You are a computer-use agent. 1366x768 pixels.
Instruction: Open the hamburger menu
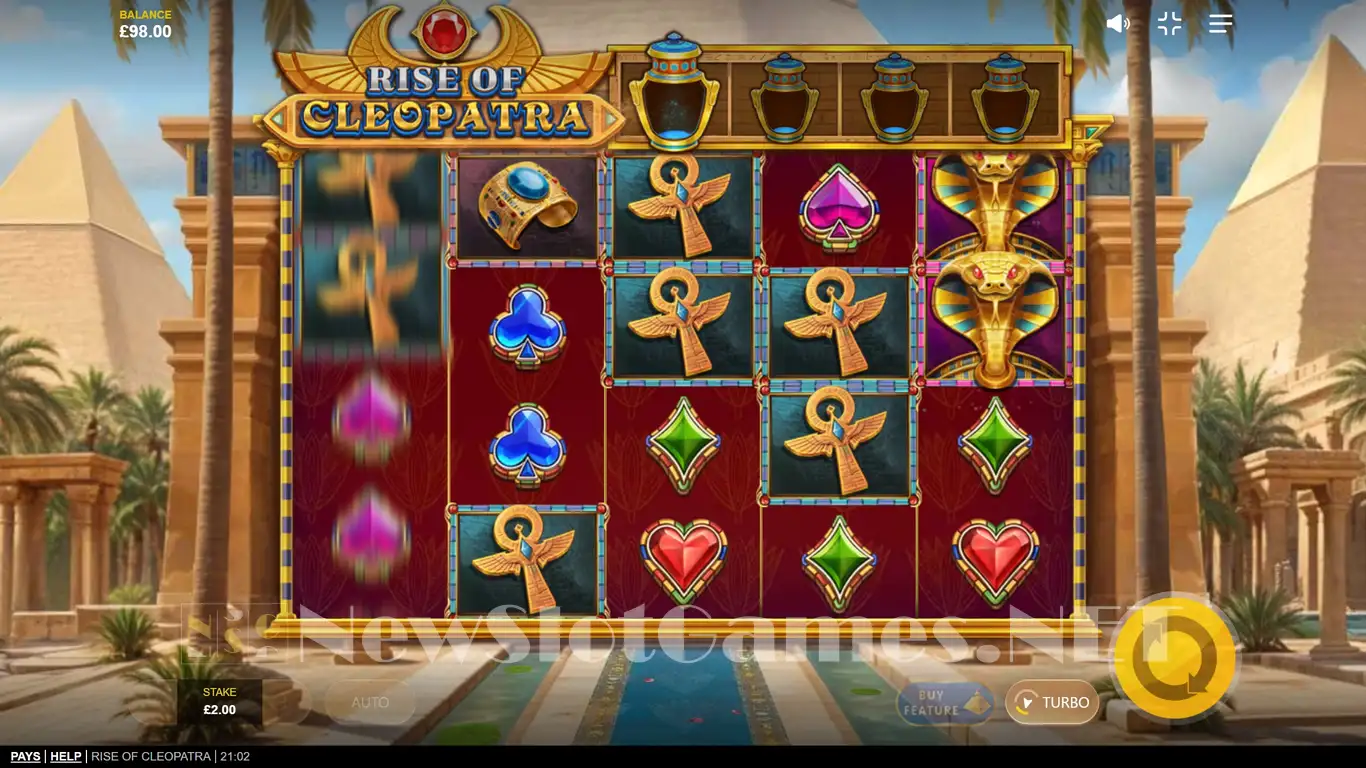coord(1220,24)
